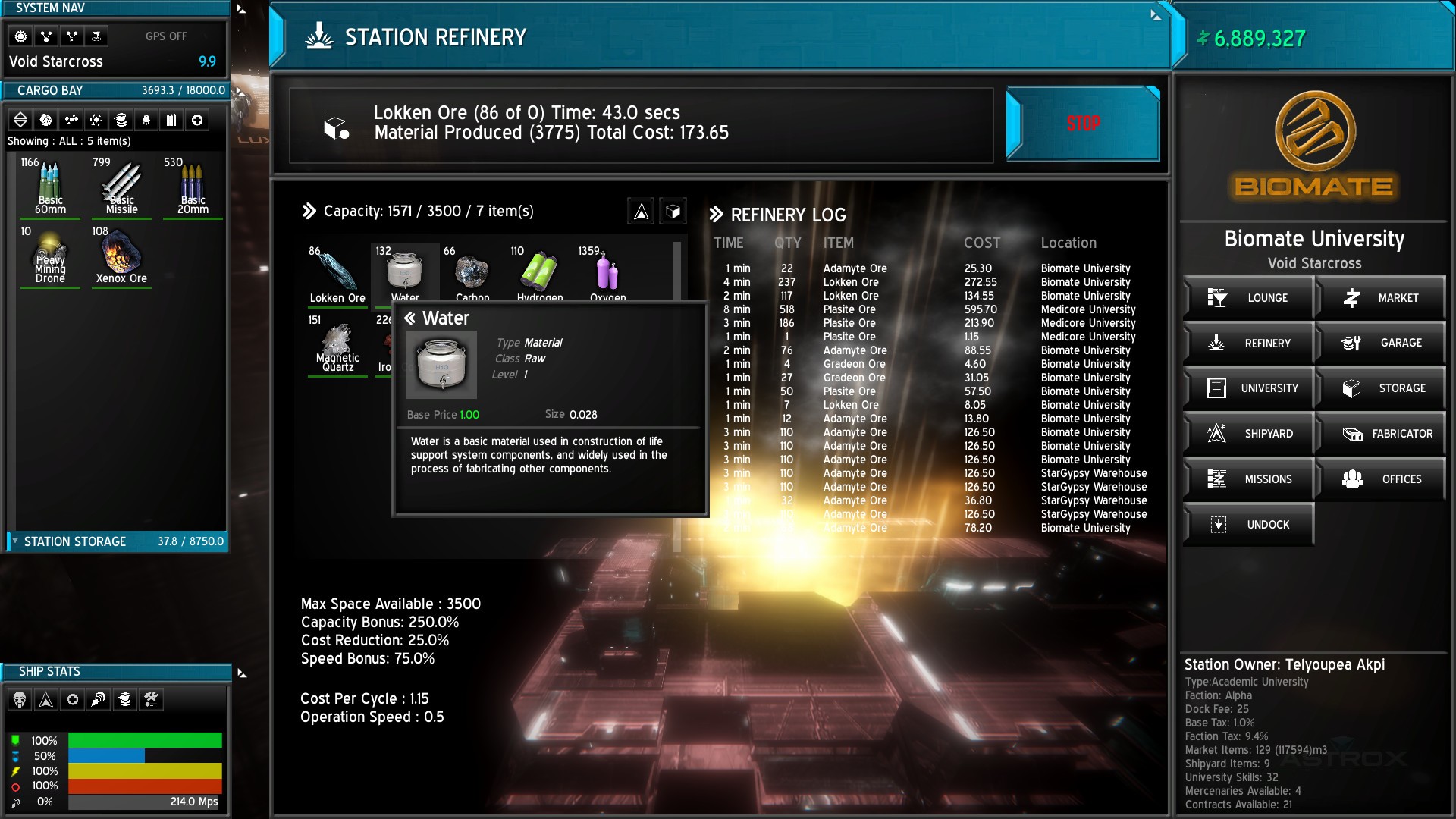Image resolution: width=1456 pixels, height=819 pixels.
Task: Click the Undock button
Action: point(1248,524)
